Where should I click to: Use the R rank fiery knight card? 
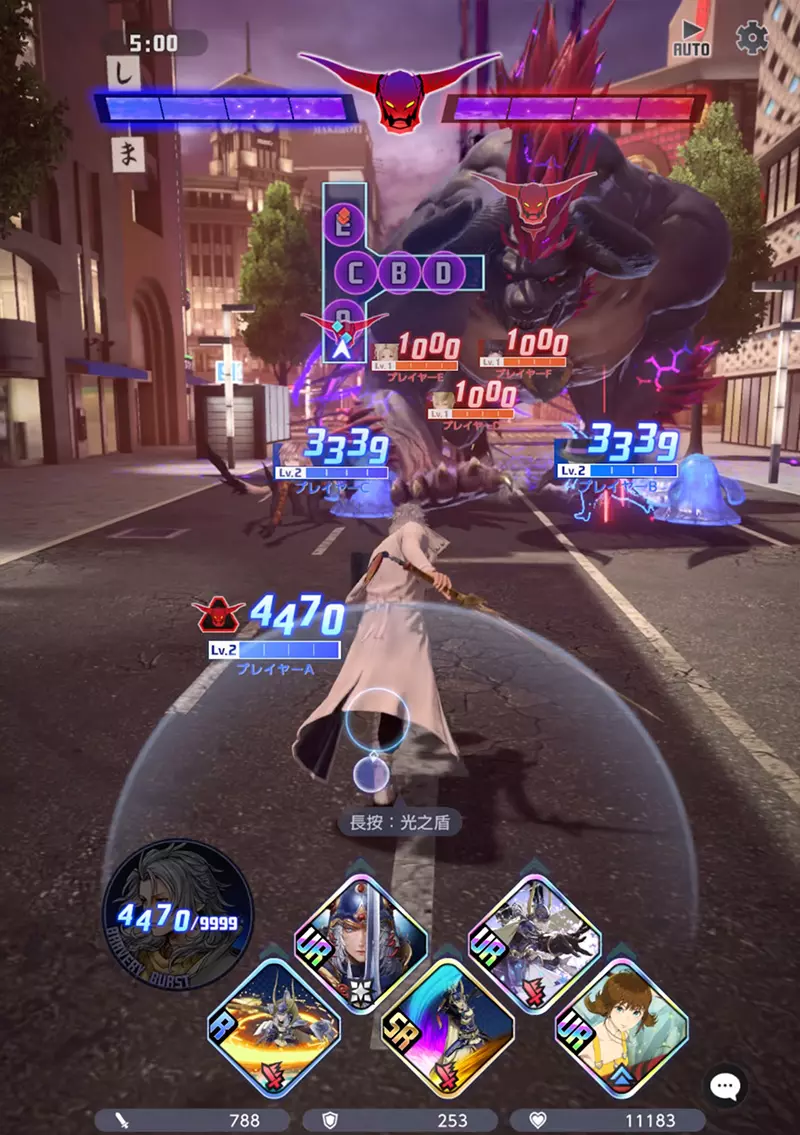[x=274, y=1025]
